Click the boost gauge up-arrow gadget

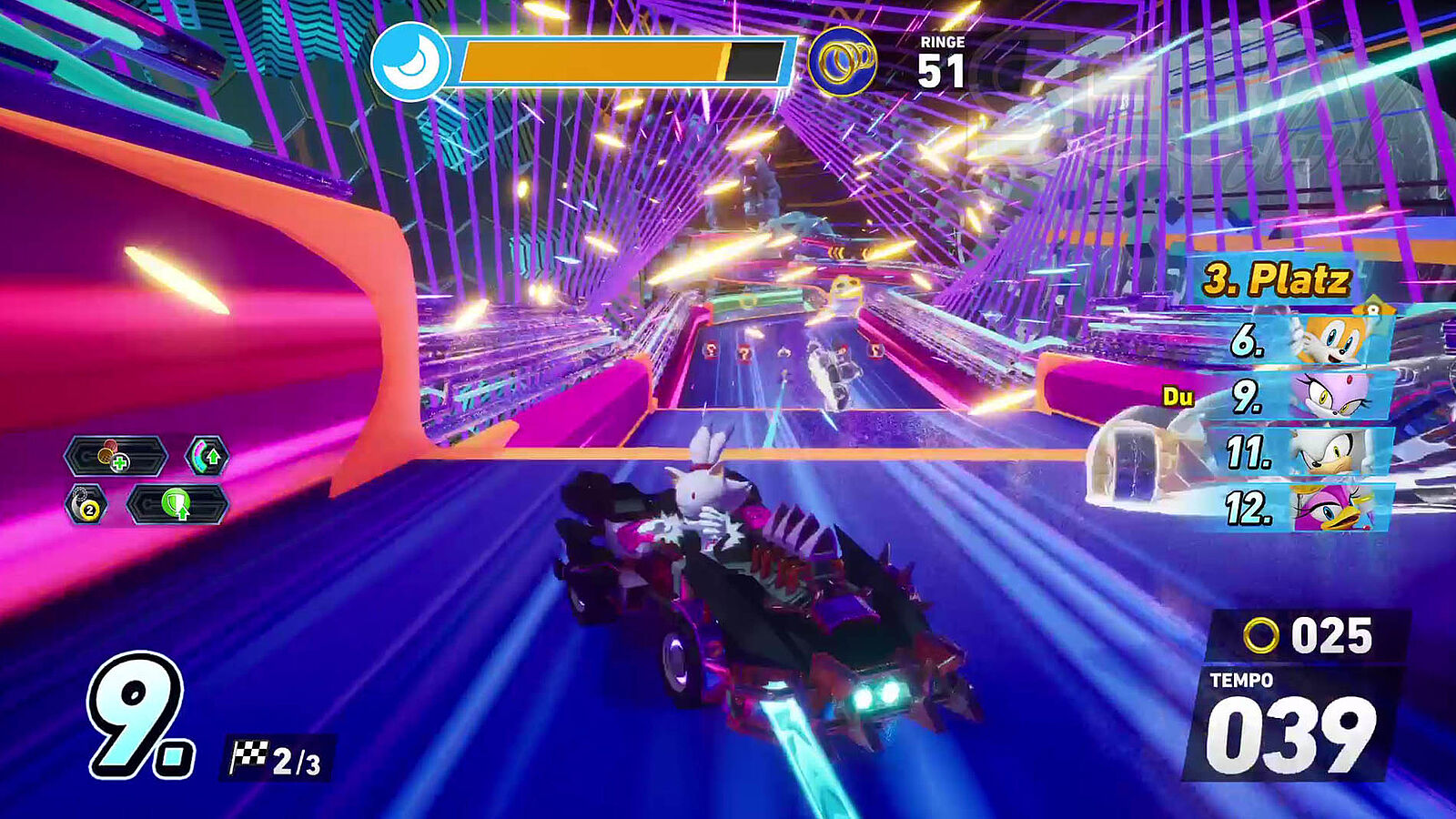[207, 456]
